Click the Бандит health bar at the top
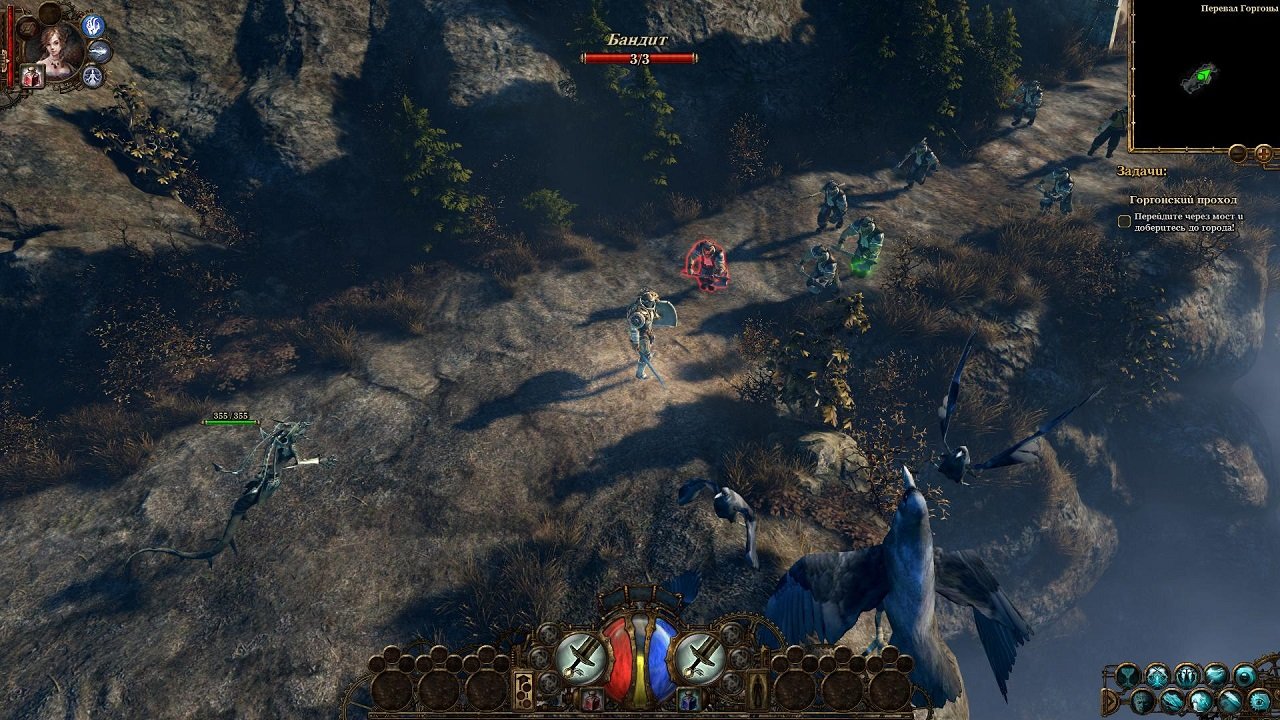Image resolution: width=1280 pixels, height=720 pixels. point(640,57)
